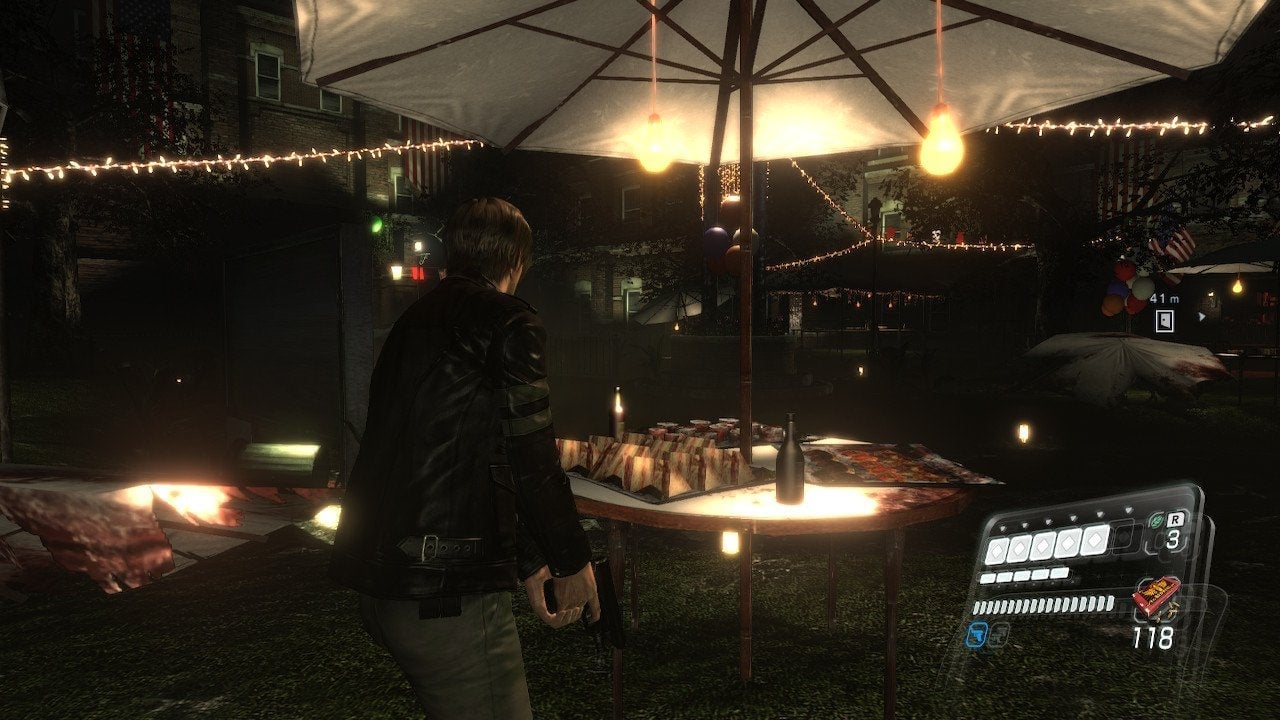Select the red ammo box icon
Image resolution: width=1280 pixels, height=720 pixels.
point(1155,597)
